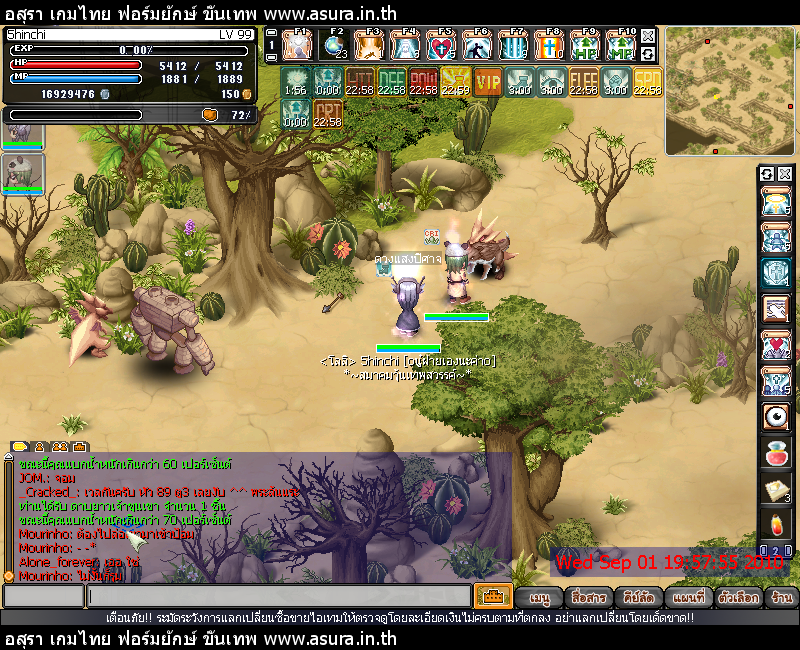The width and height of the screenshot is (800, 650).
Task: Close the F-key hotbar
Action: point(648,36)
